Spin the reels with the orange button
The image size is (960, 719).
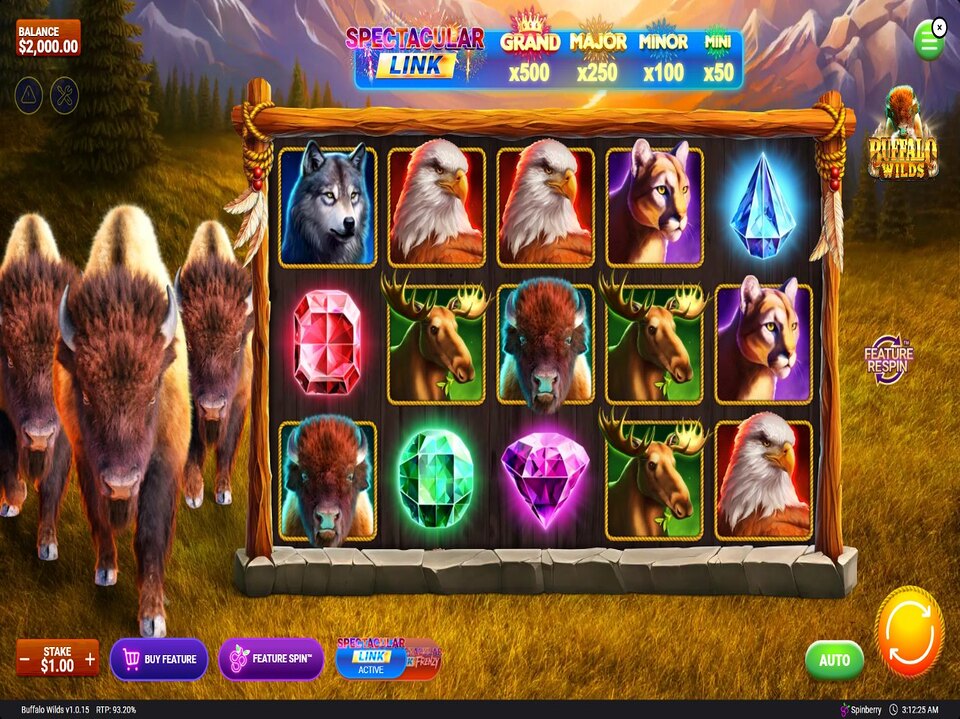pyautogui.click(x=909, y=632)
